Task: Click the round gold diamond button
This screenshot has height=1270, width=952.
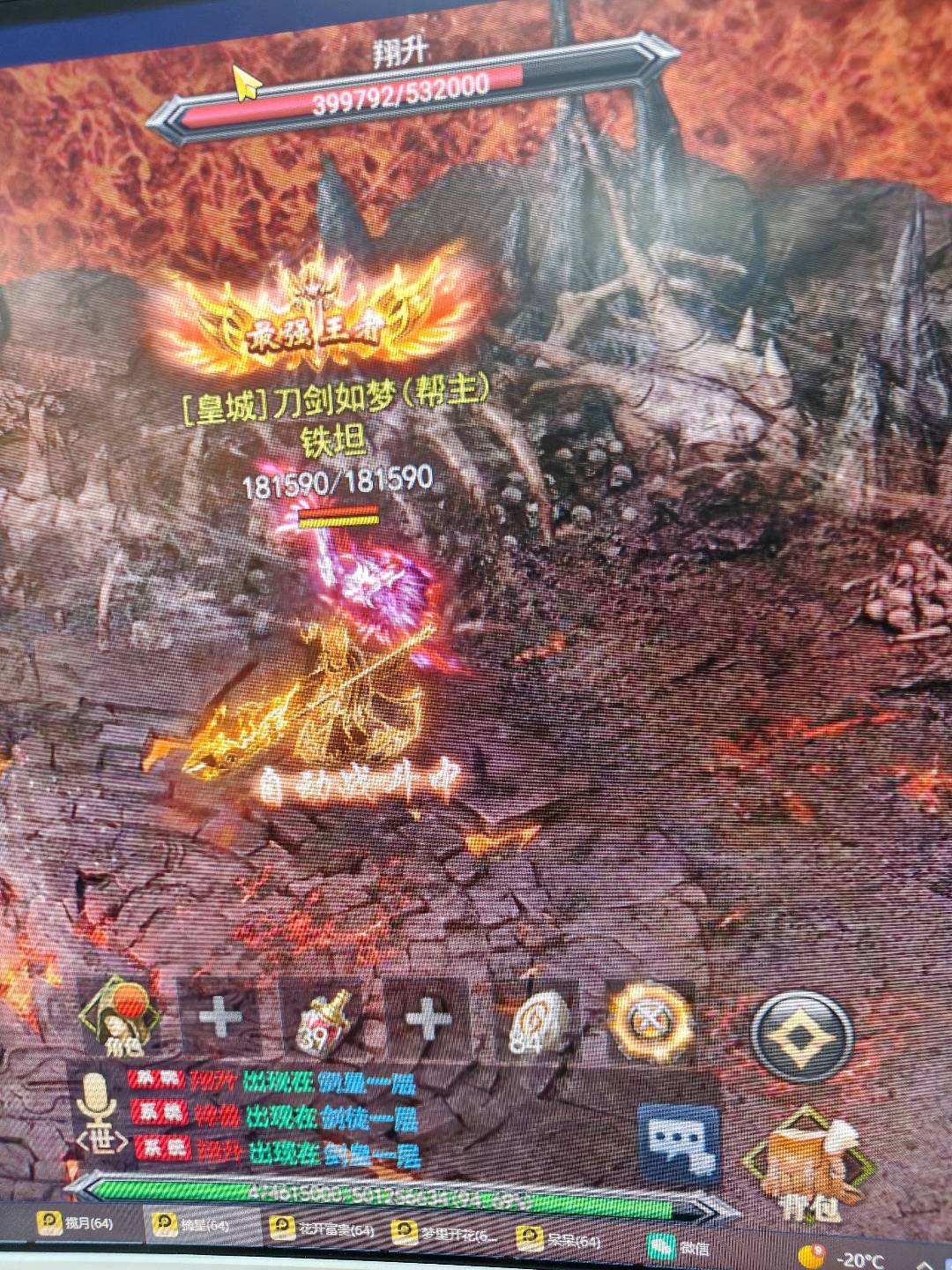Action: point(800,1035)
